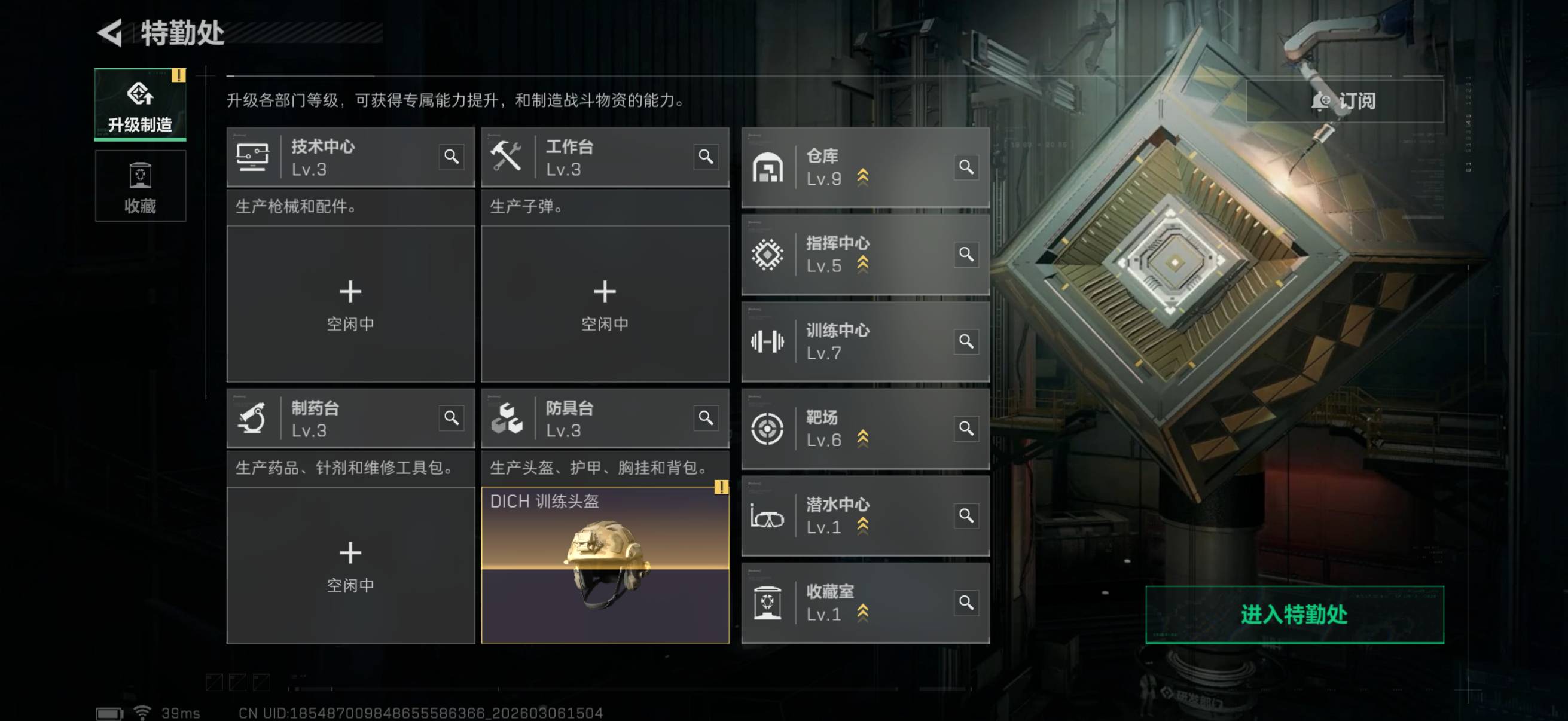Open the 仓库 Lv.9 department
The width and height of the screenshot is (1568, 721).
tap(852, 167)
